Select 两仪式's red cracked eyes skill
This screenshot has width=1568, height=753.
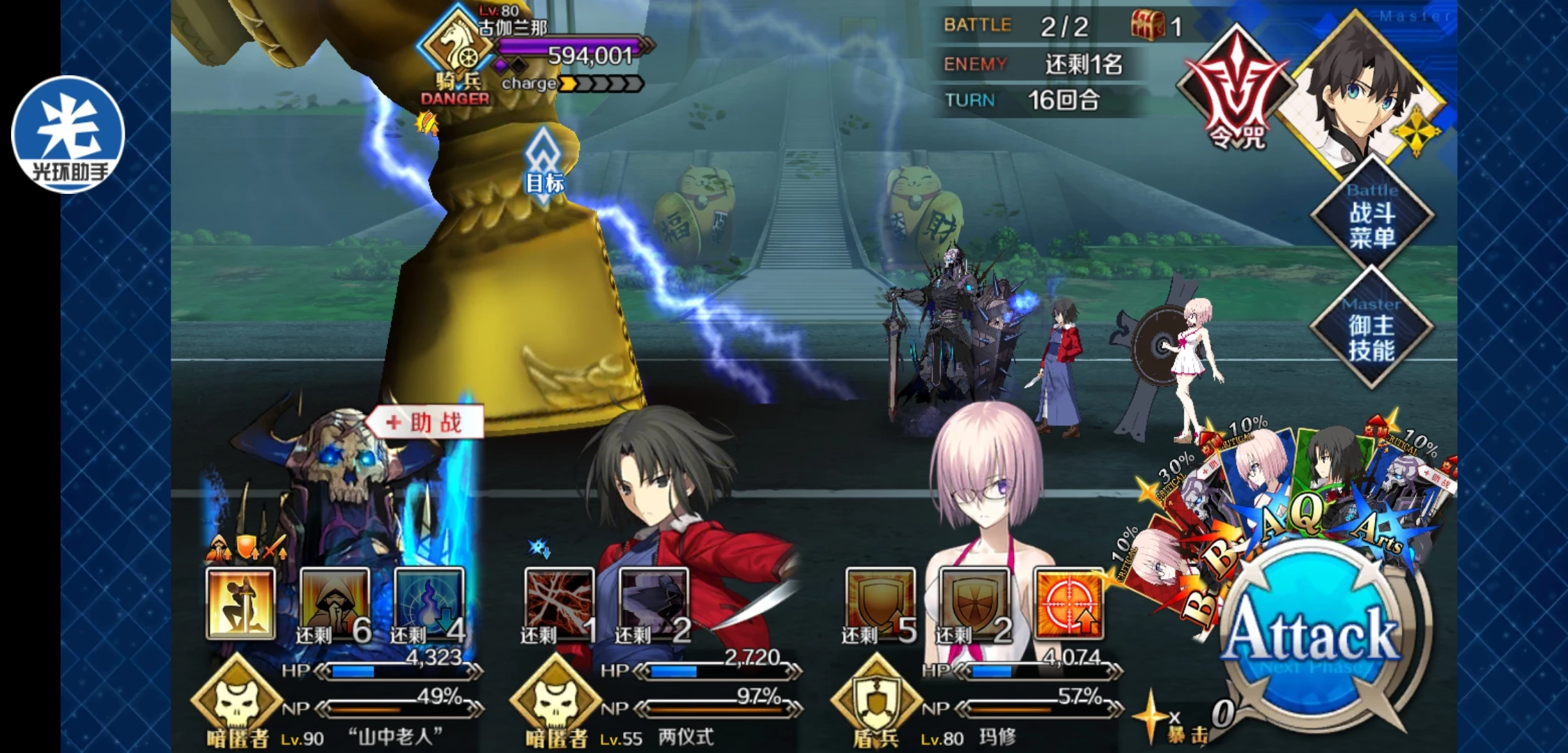tap(559, 604)
